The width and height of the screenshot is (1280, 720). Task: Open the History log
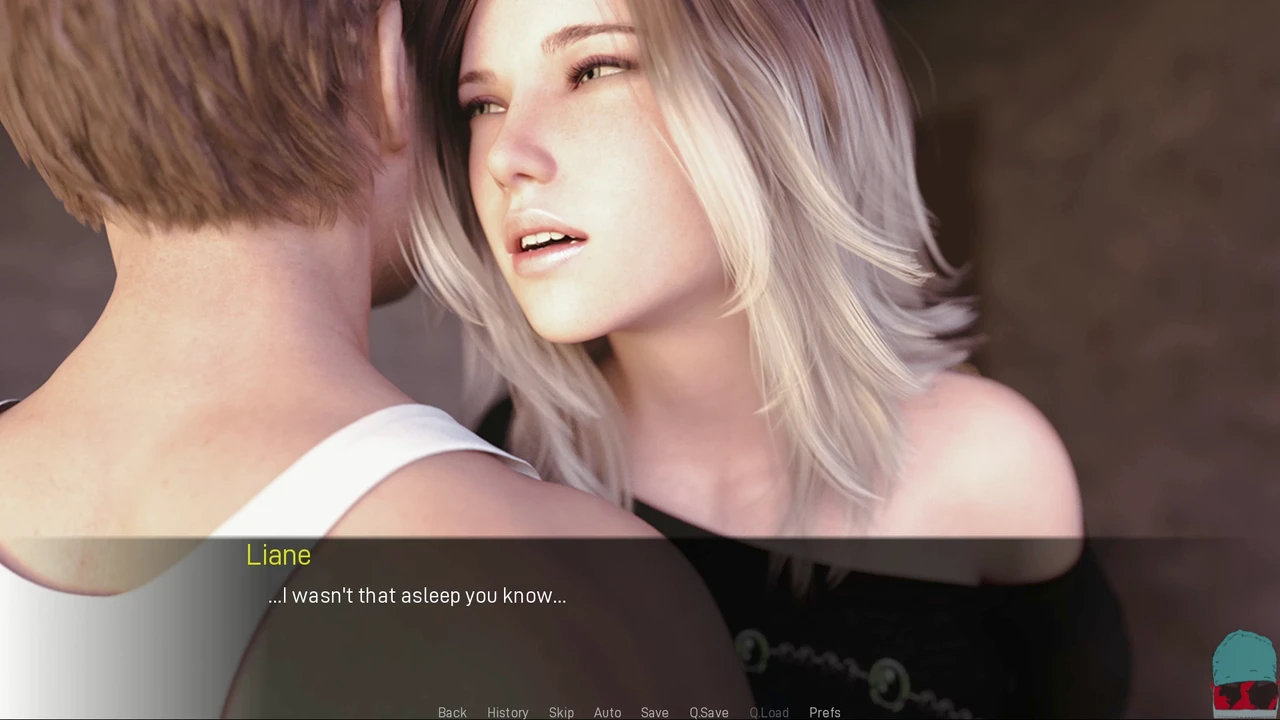coord(507,712)
